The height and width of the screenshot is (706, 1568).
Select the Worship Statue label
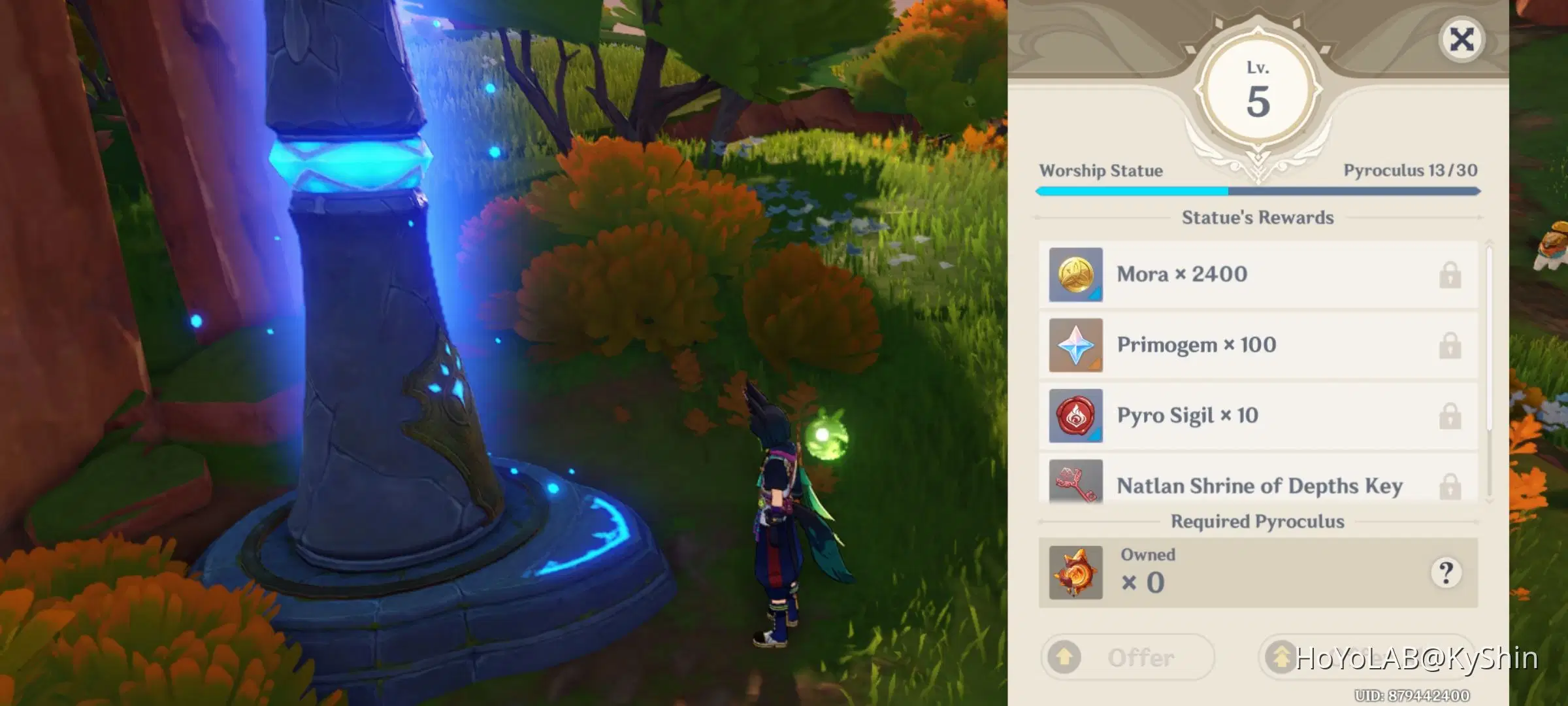point(1101,171)
